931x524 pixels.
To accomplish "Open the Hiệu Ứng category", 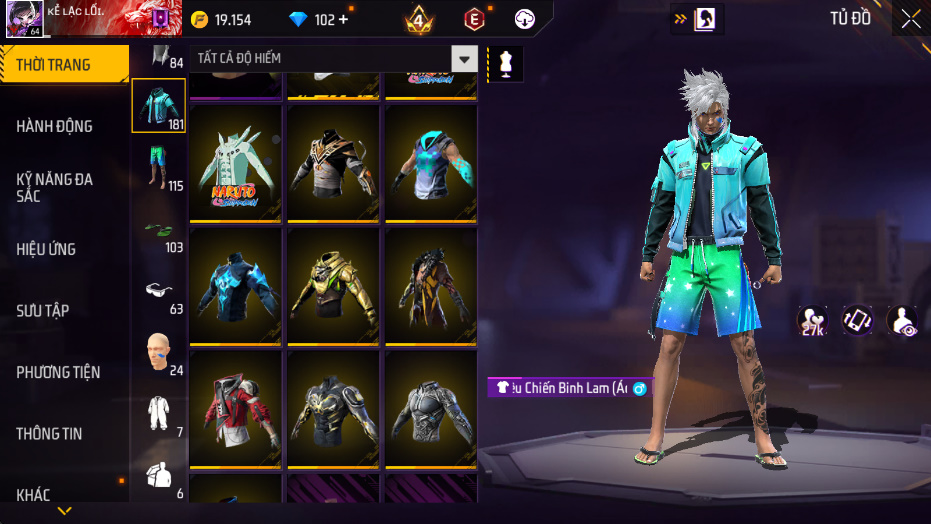I will pos(46,249).
